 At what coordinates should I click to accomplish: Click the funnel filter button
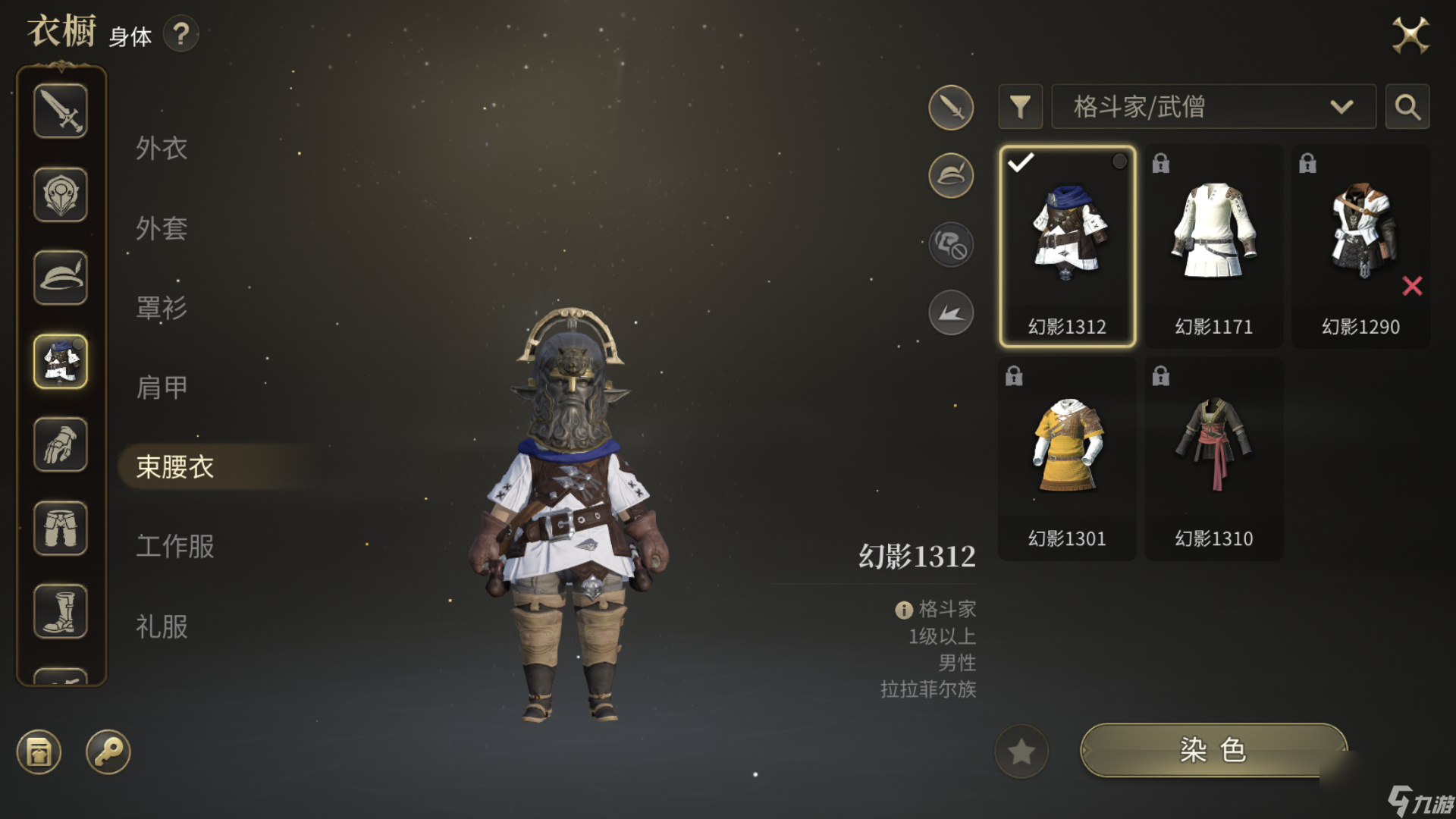1020,107
